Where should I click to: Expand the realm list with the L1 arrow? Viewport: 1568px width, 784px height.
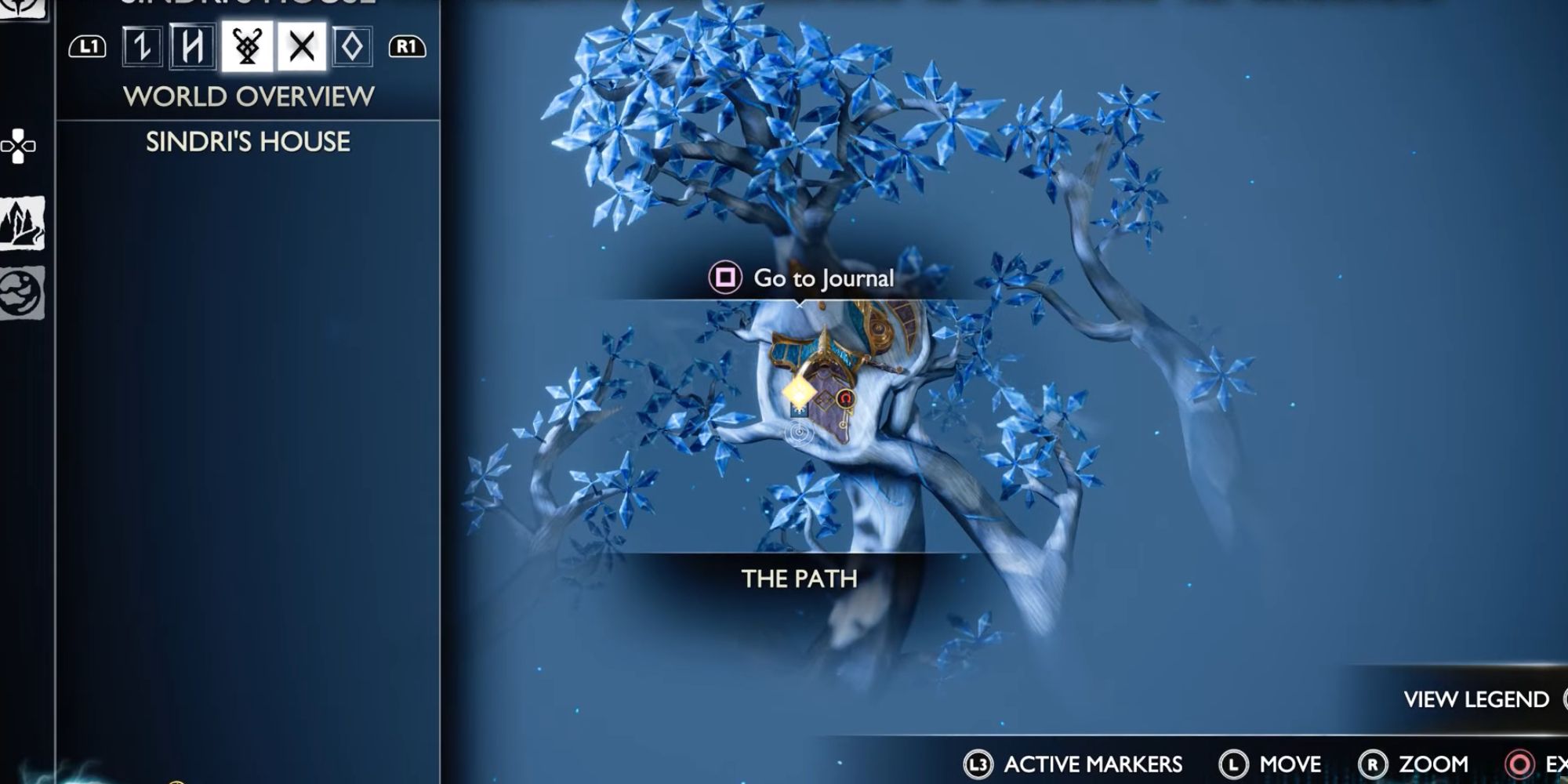click(x=89, y=48)
